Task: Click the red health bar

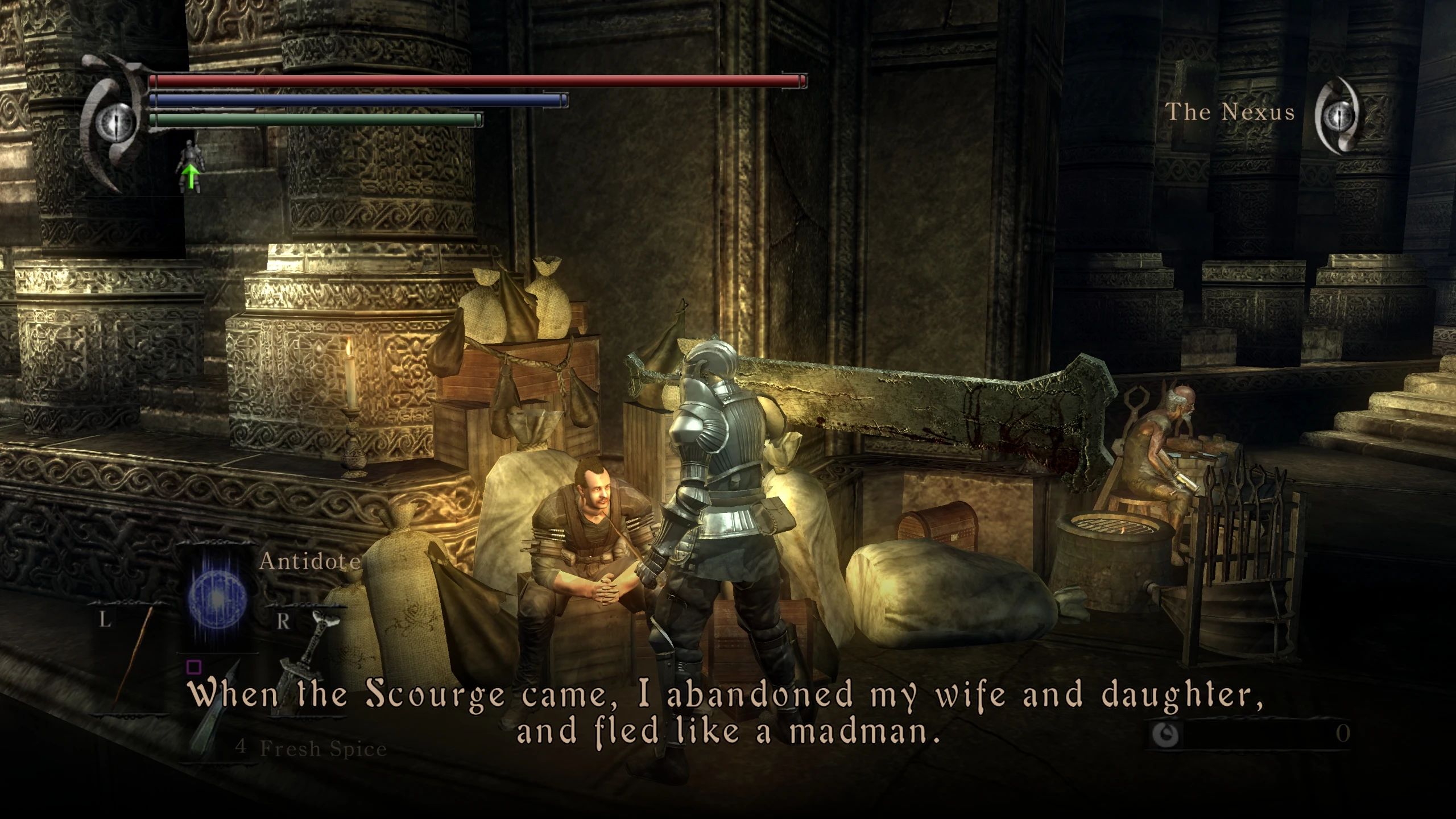Action: (x=478, y=81)
